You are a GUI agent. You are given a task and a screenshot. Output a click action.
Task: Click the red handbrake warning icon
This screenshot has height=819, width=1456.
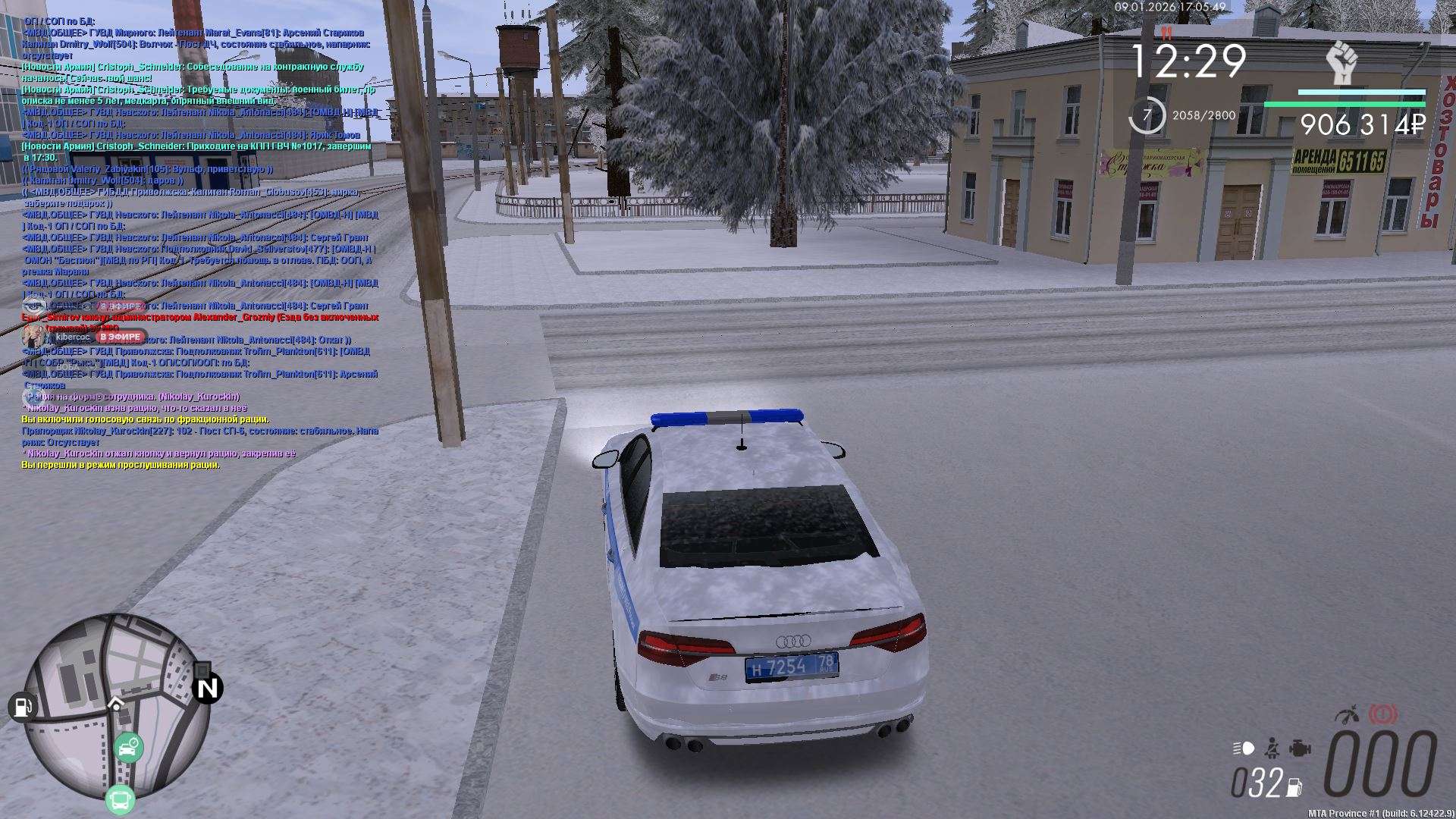1383,715
